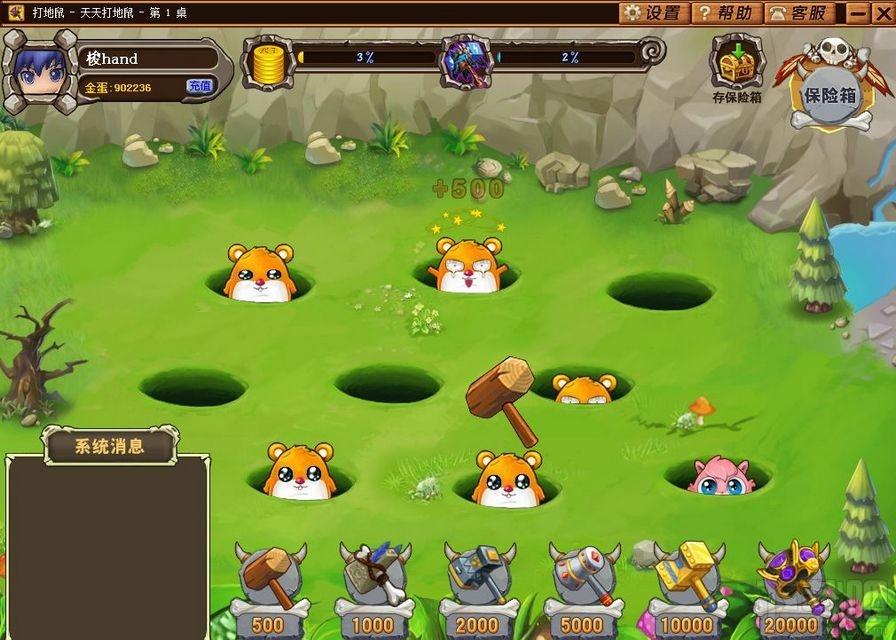This screenshot has width=896, height=640.
Task: Click the blue 充值 recharge button
Action: point(199,87)
